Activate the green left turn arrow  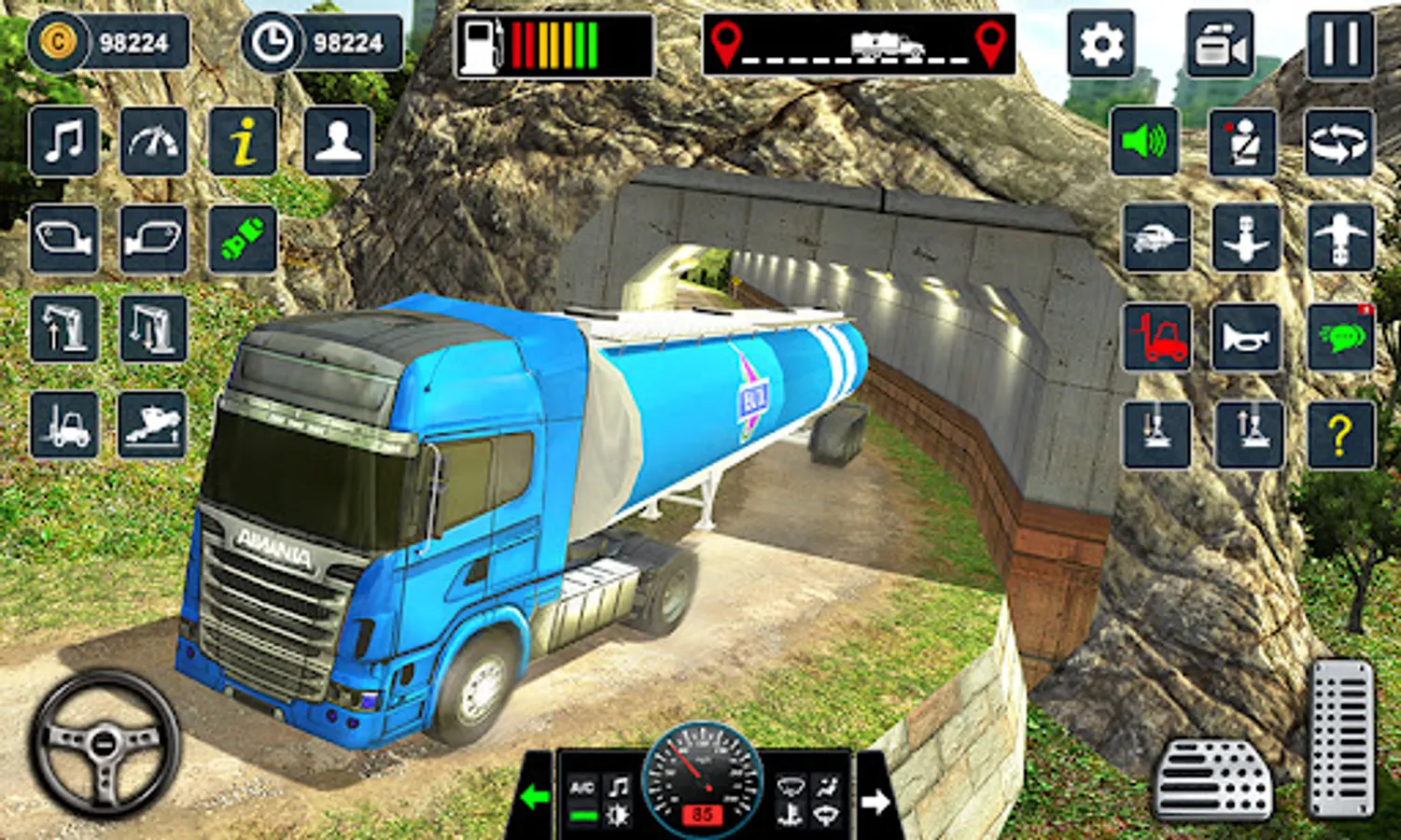[535, 797]
